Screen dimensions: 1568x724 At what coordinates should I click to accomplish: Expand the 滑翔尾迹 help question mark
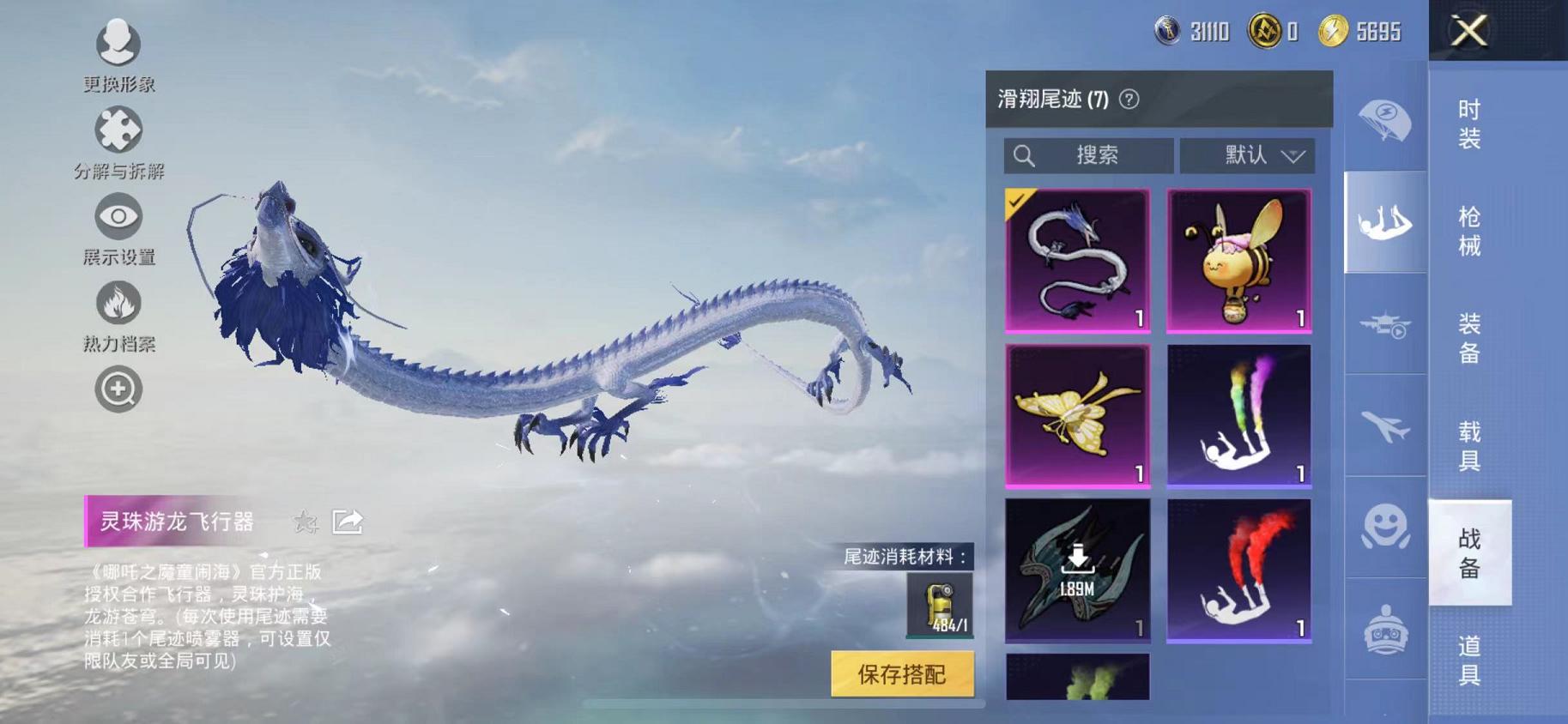[x=1129, y=99]
